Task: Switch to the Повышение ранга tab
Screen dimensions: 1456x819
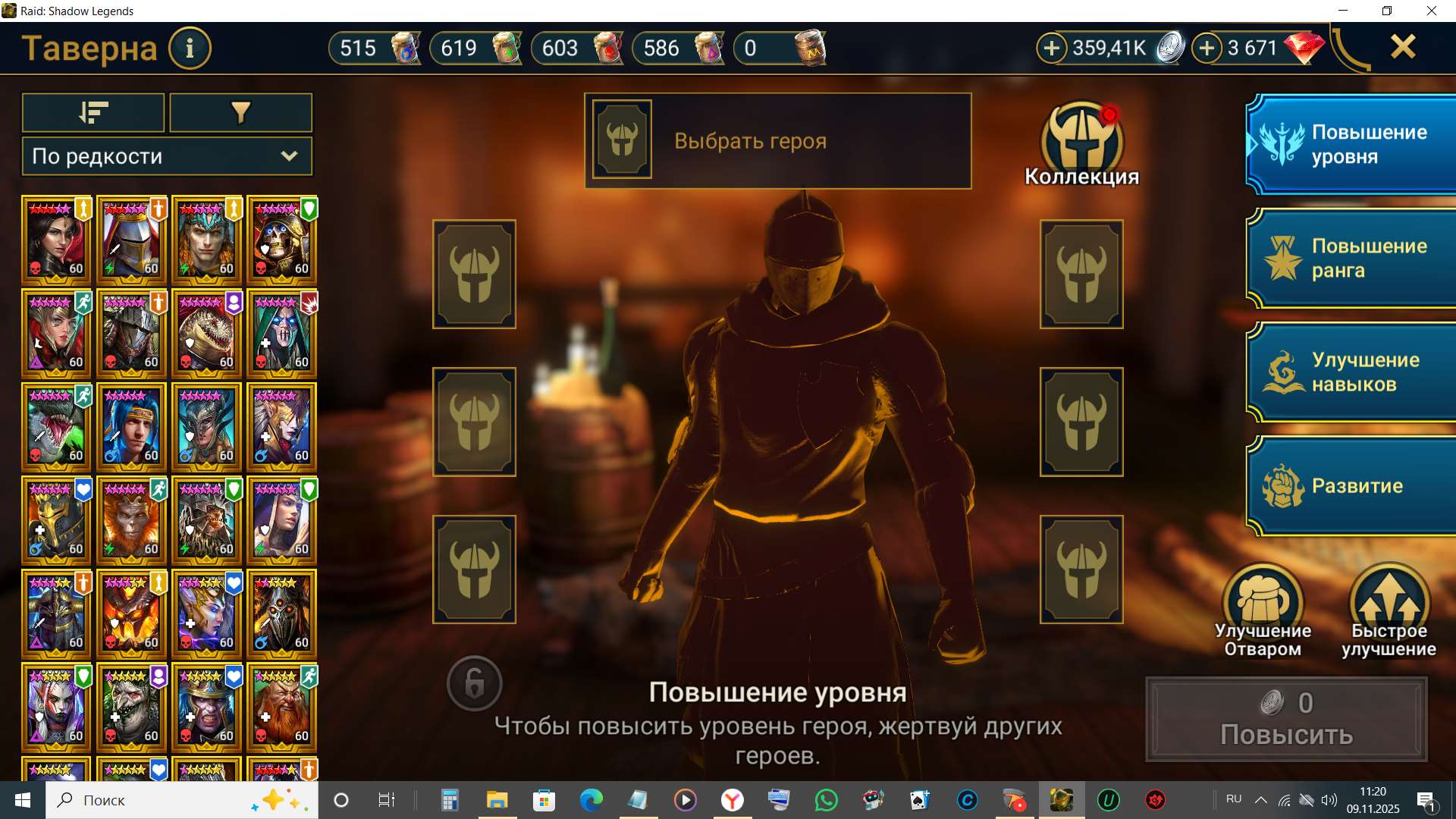Action: [1357, 257]
